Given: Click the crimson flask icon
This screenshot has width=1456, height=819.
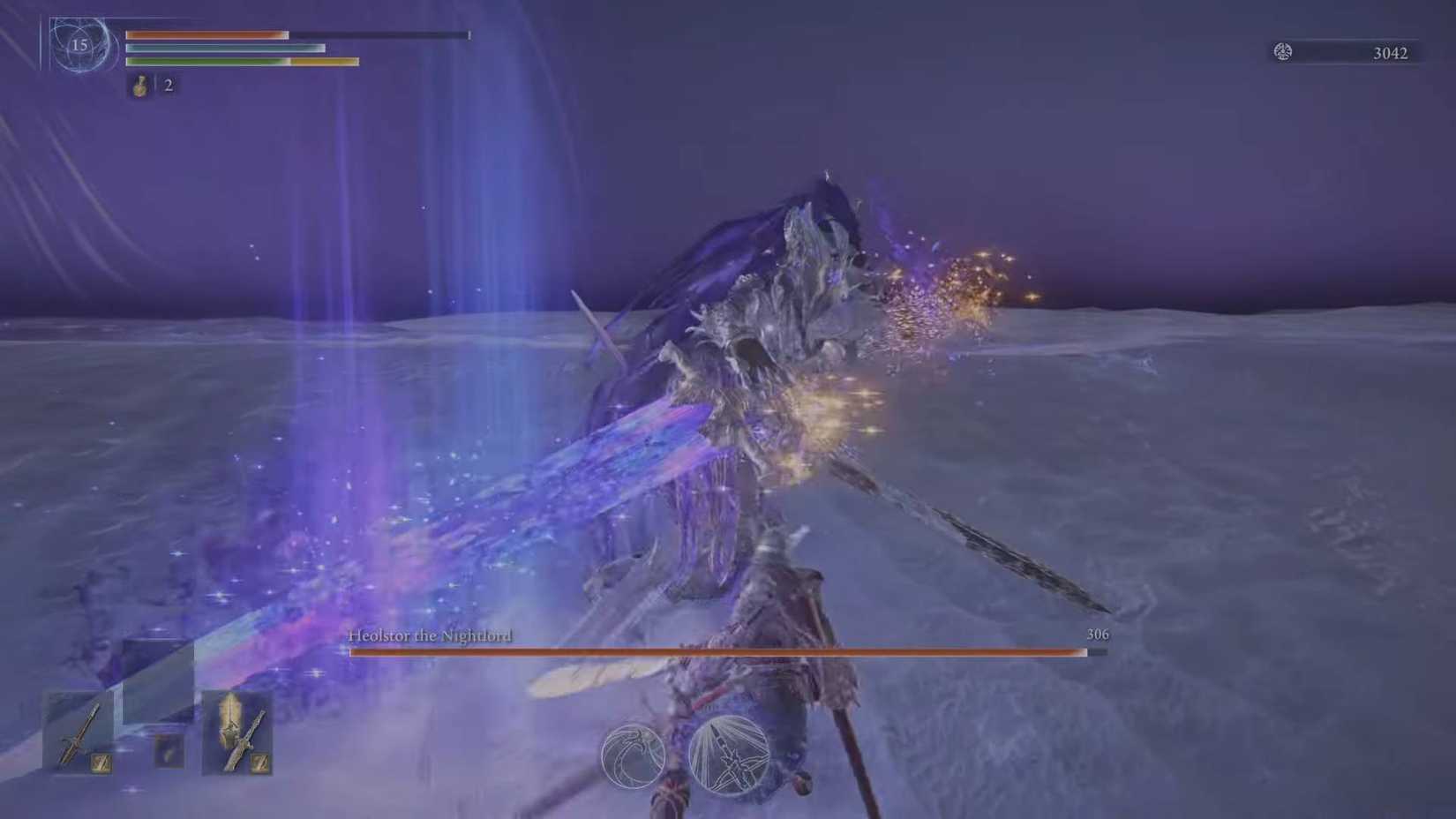Looking at the screenshot, I should pyautogui.click(x=139, y=86).
